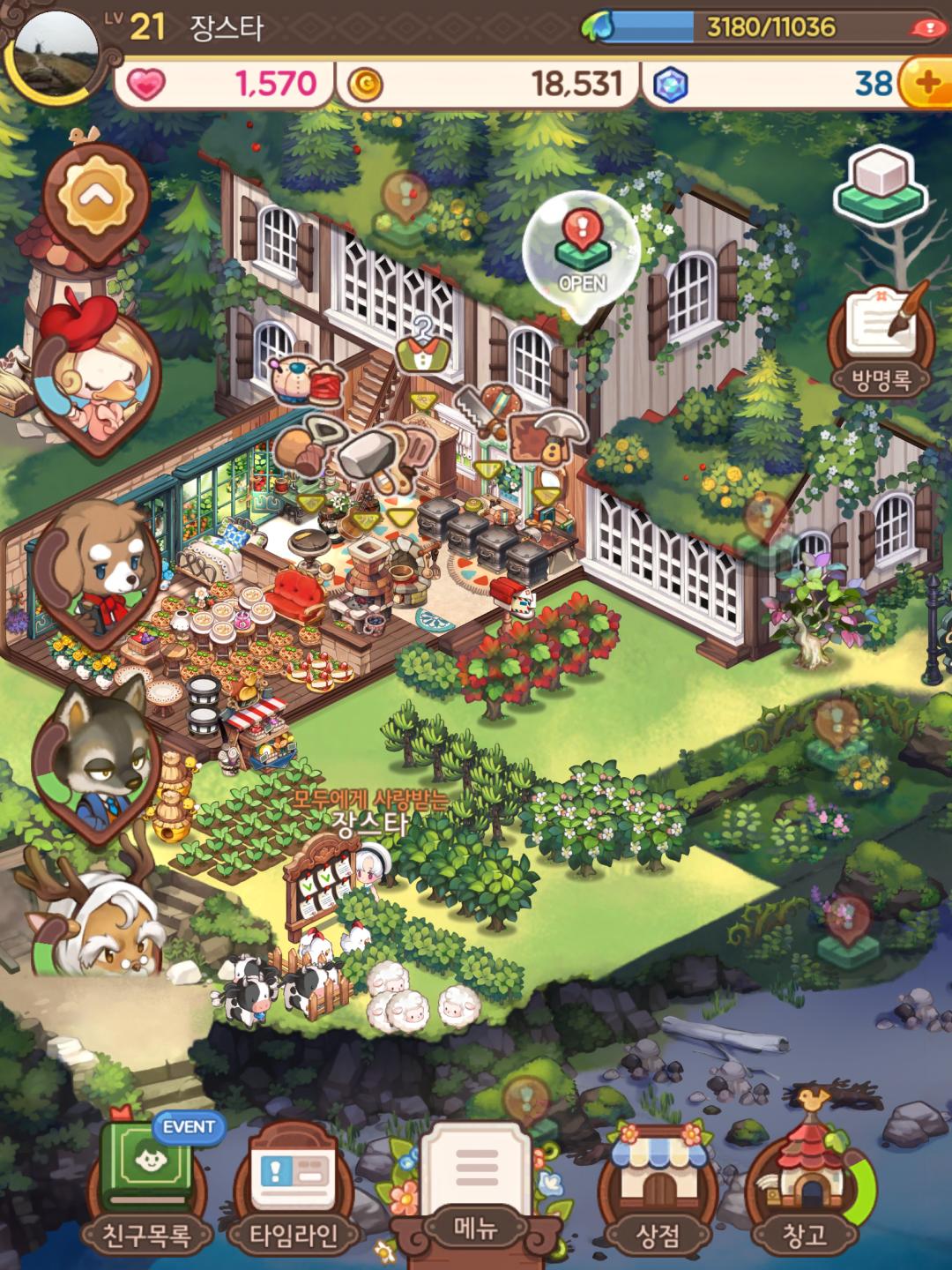Viewport: 952px width, 1270px height.
Task: Tap the red eye icon beside experience bar
Action: (926, 27)
